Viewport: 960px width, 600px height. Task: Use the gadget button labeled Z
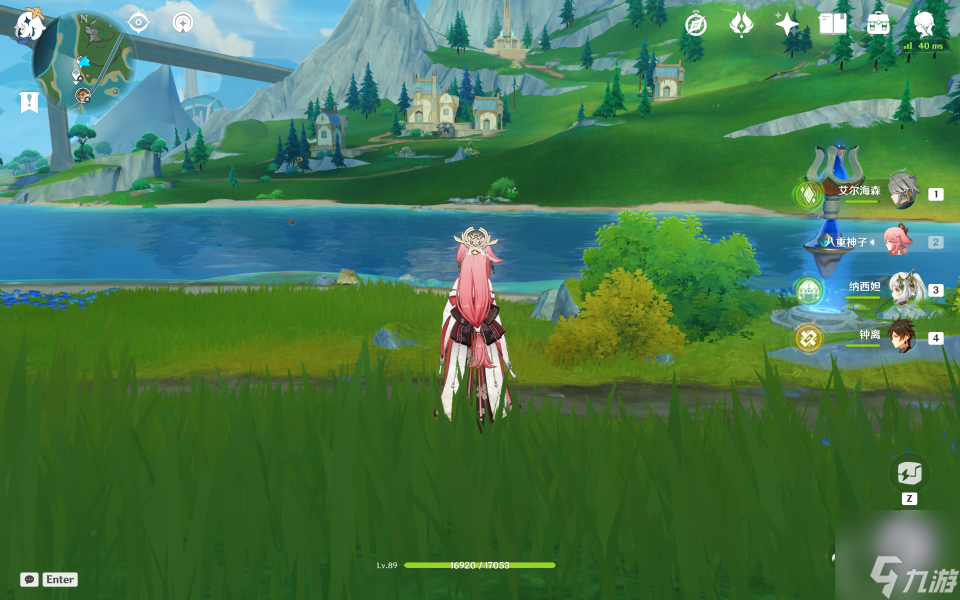coord(909,473)
